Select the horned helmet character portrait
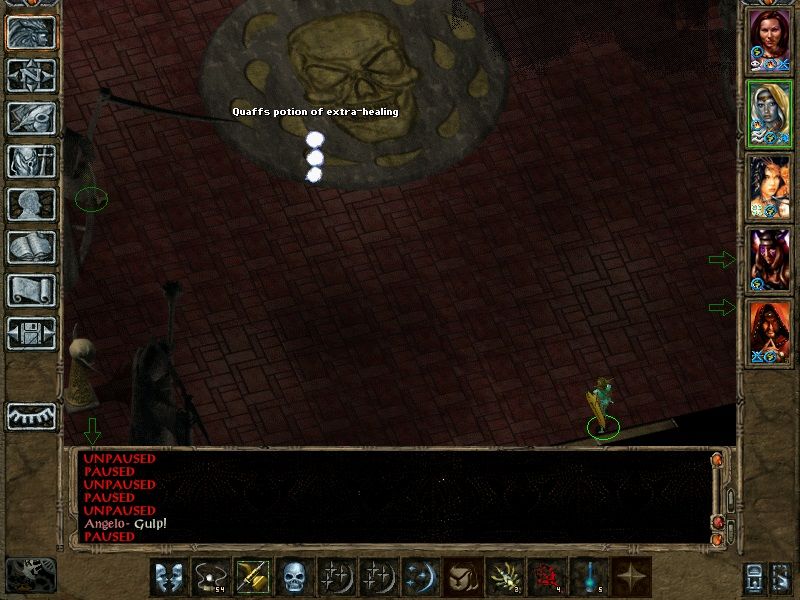The image size is (800, 600). click(769, 260)
